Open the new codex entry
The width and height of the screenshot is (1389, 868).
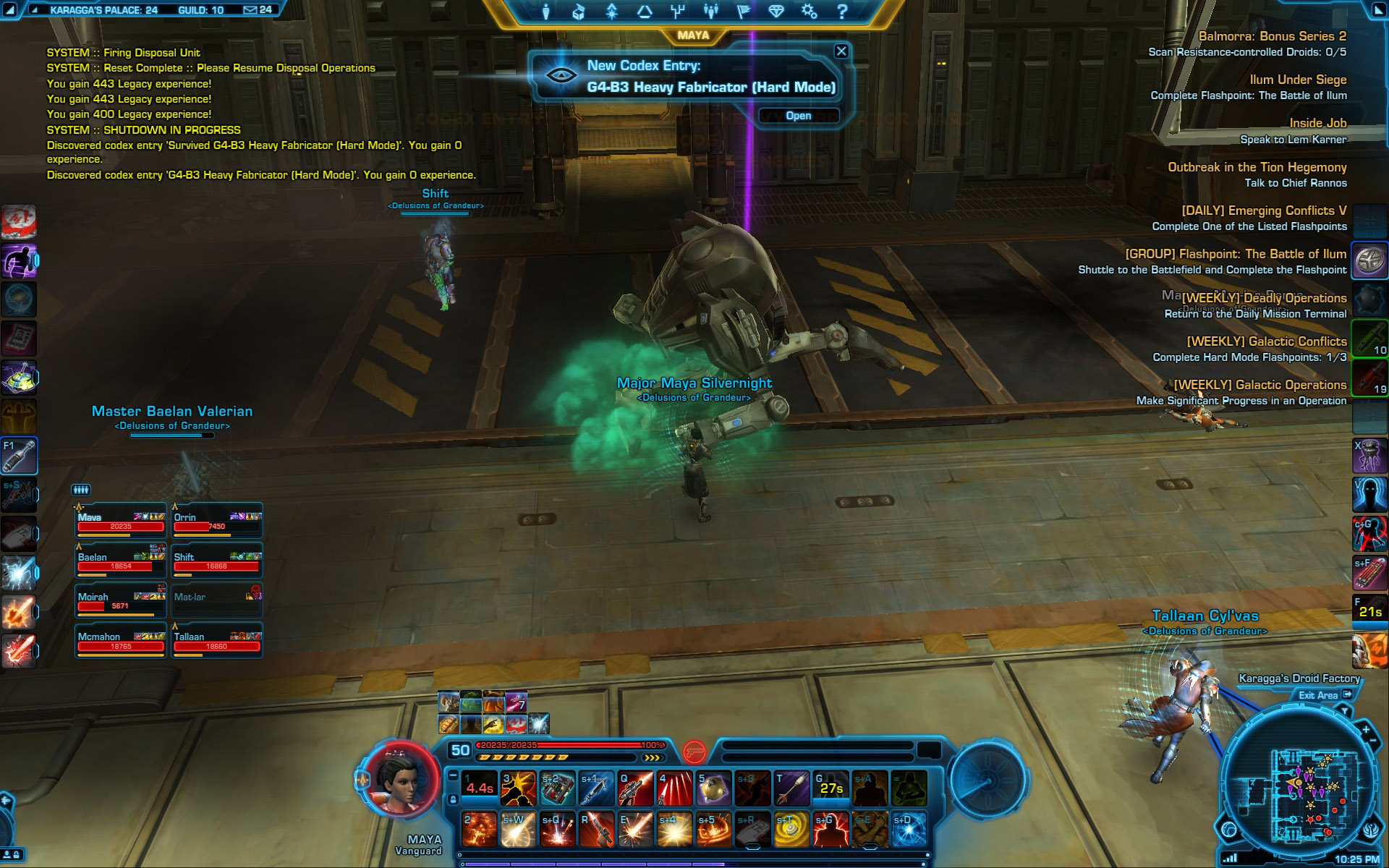click(798, 116)
